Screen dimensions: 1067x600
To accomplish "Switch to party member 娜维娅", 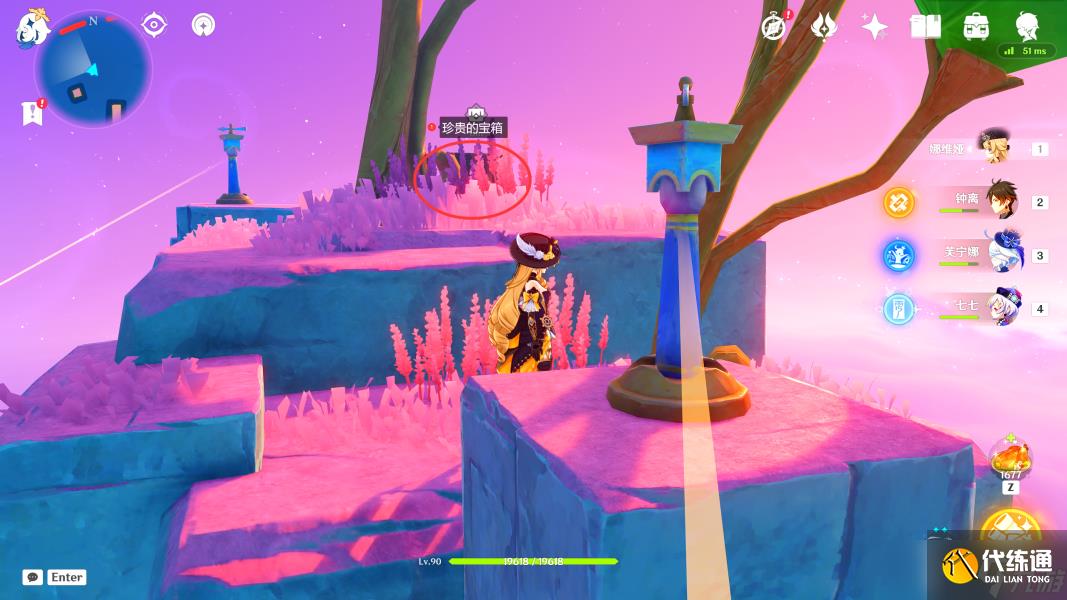I will pyautogui.click(x=995, y=148).
